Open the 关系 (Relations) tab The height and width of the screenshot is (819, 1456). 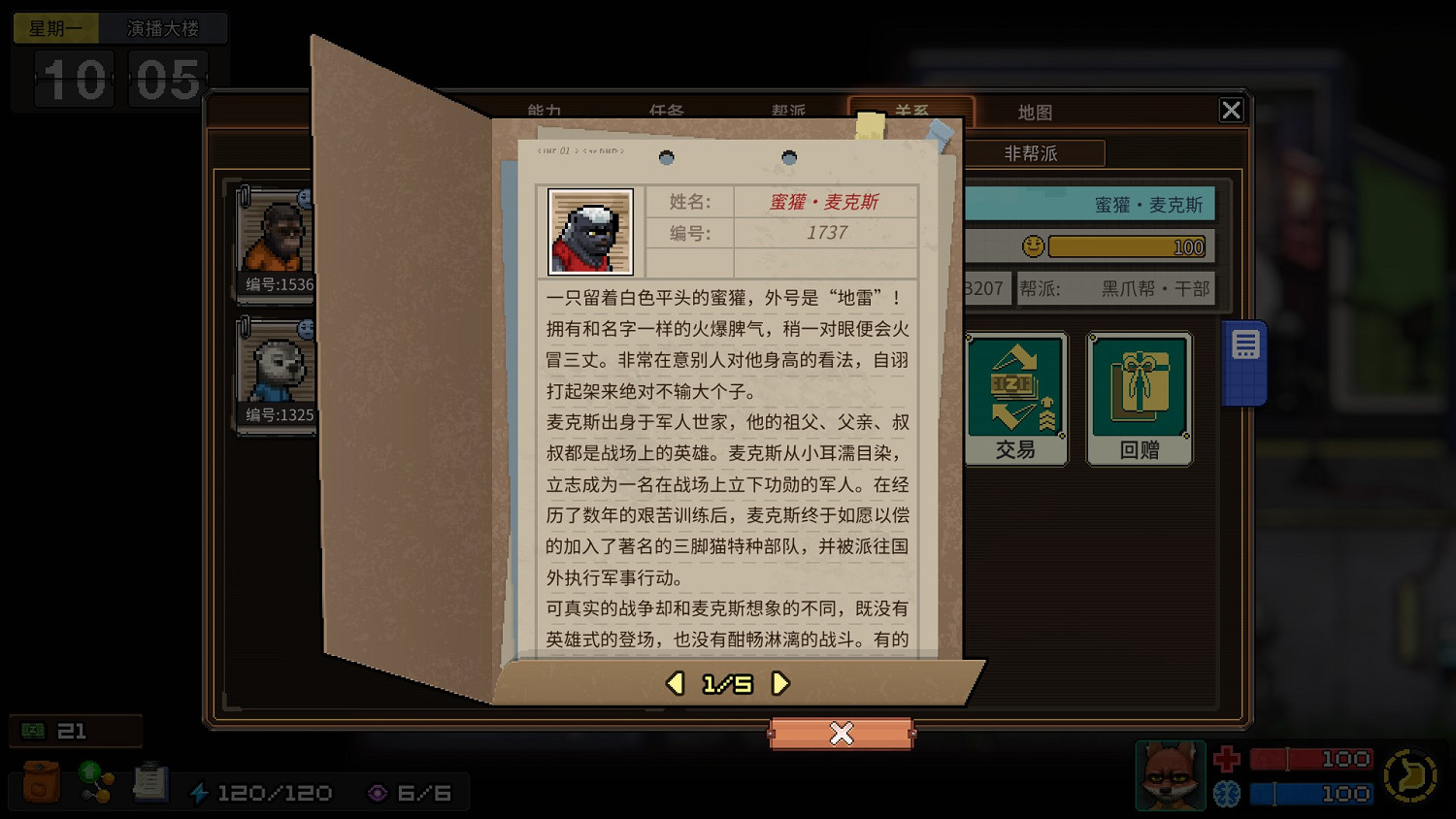click(x=913, y=111)
